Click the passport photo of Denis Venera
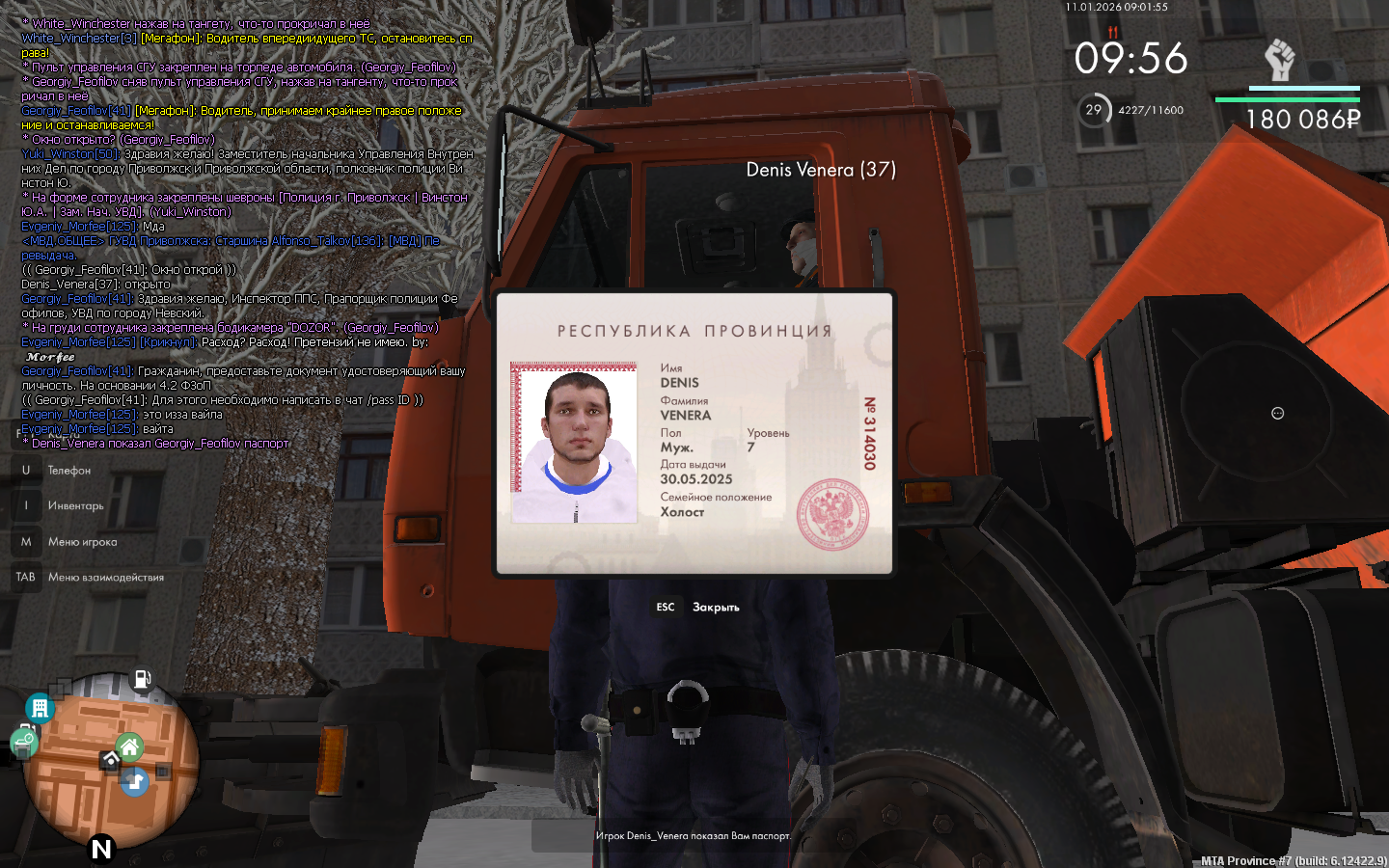This screenshot has height=868, width=1389. pos(574,444)
